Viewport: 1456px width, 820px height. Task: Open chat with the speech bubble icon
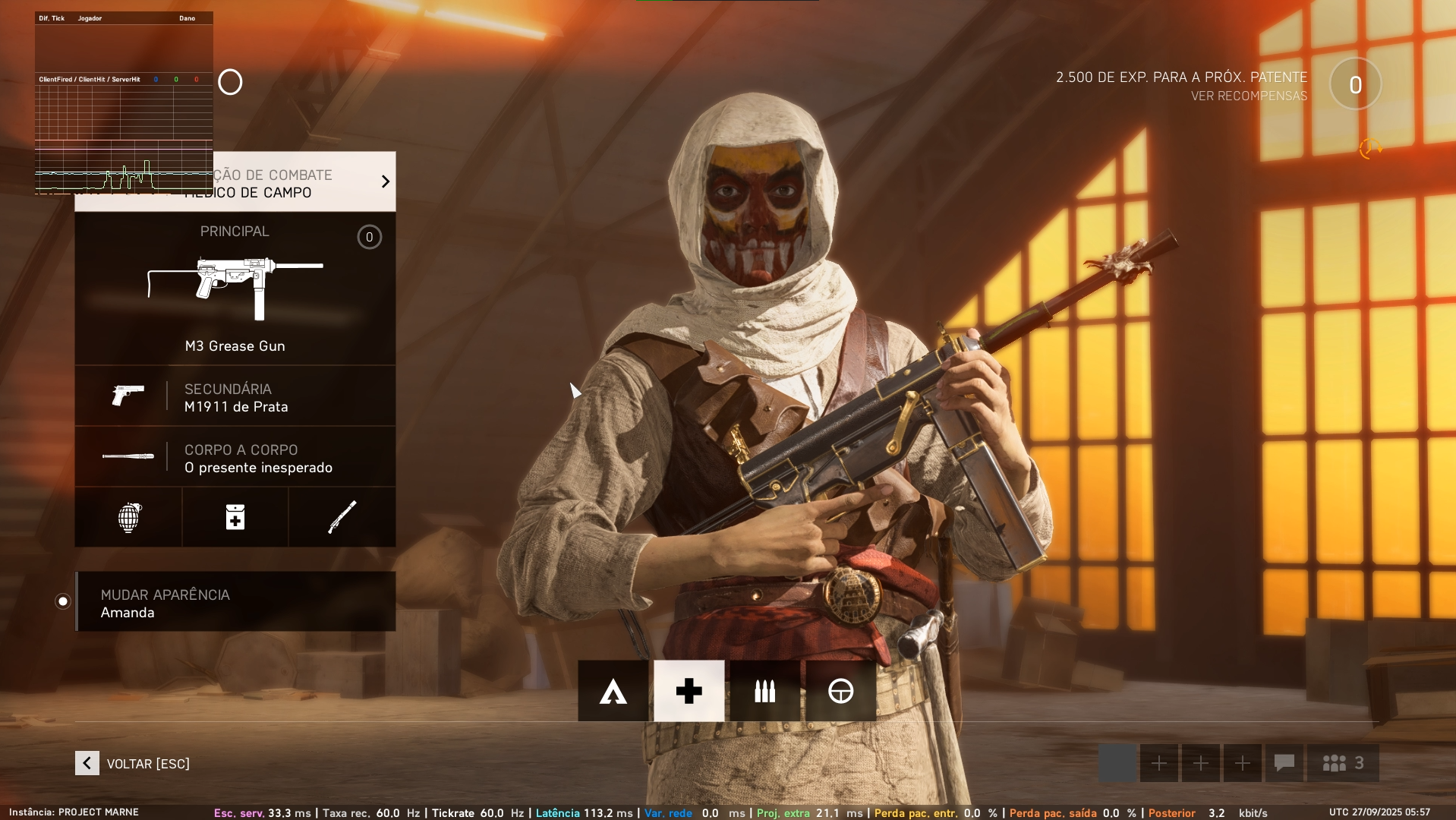click(x=1284, y=763)
